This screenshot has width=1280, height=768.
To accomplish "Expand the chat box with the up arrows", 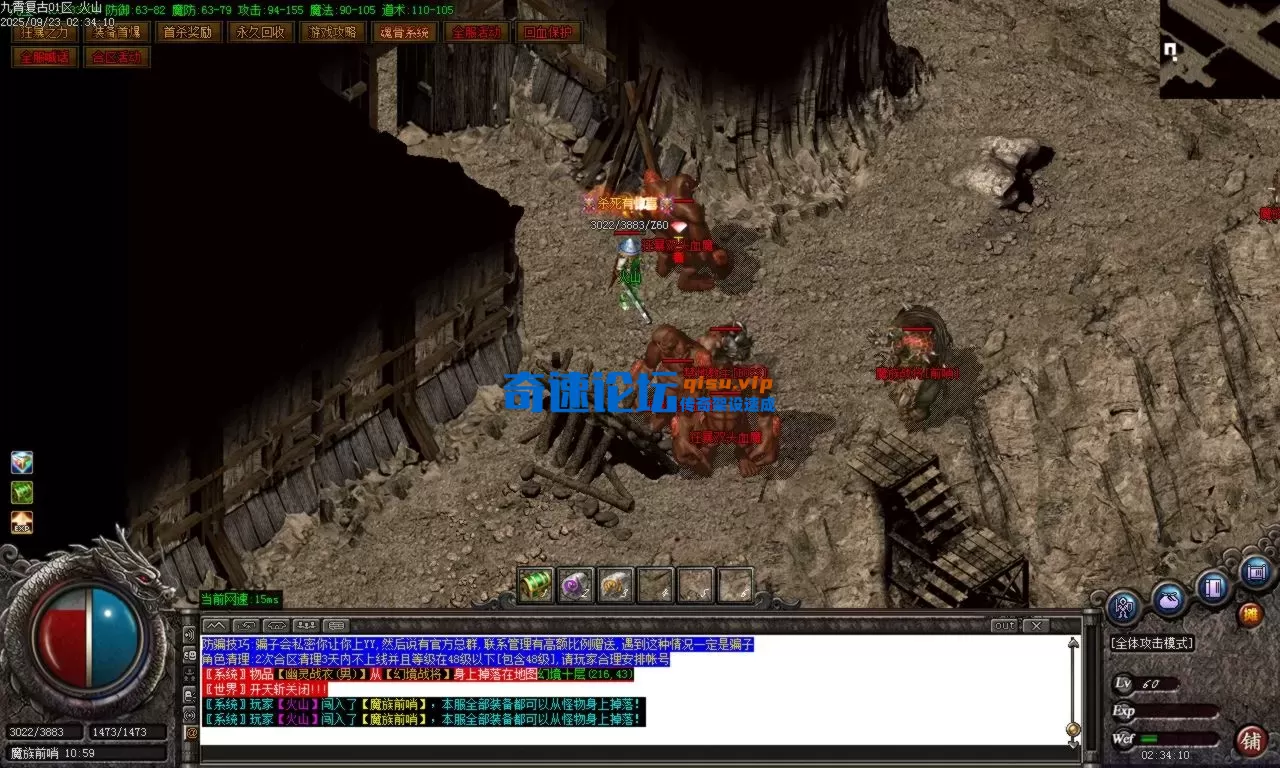I will click(214, 626).
